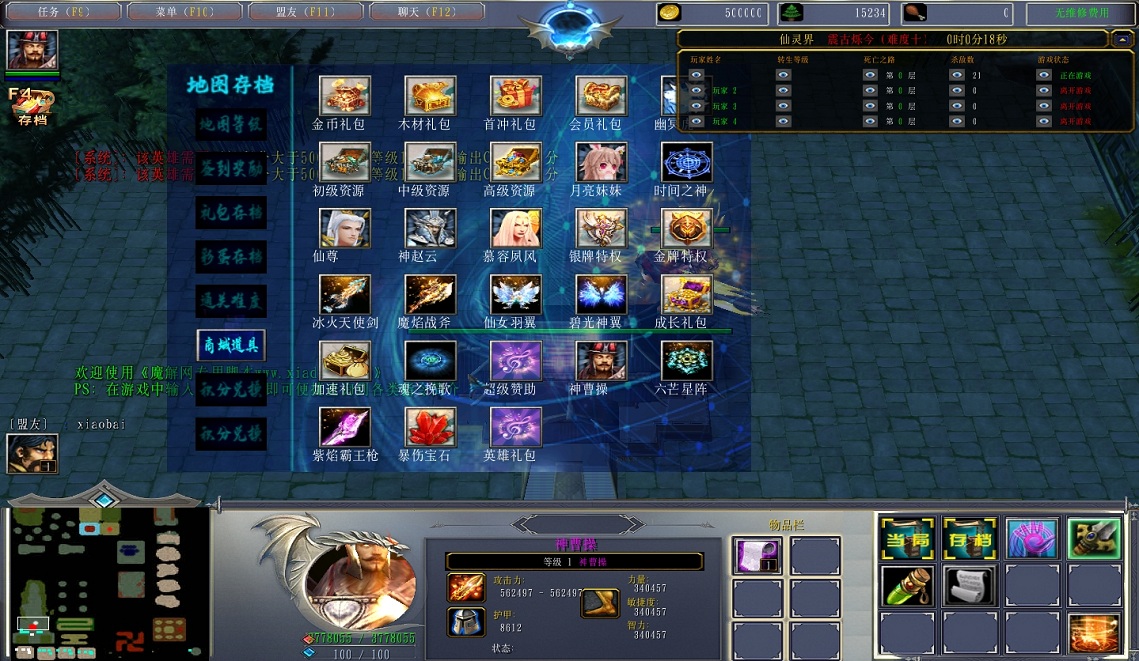
Task: Click the yellow 存档 command button
Action: pyautogui.click(x=970, y=539)
